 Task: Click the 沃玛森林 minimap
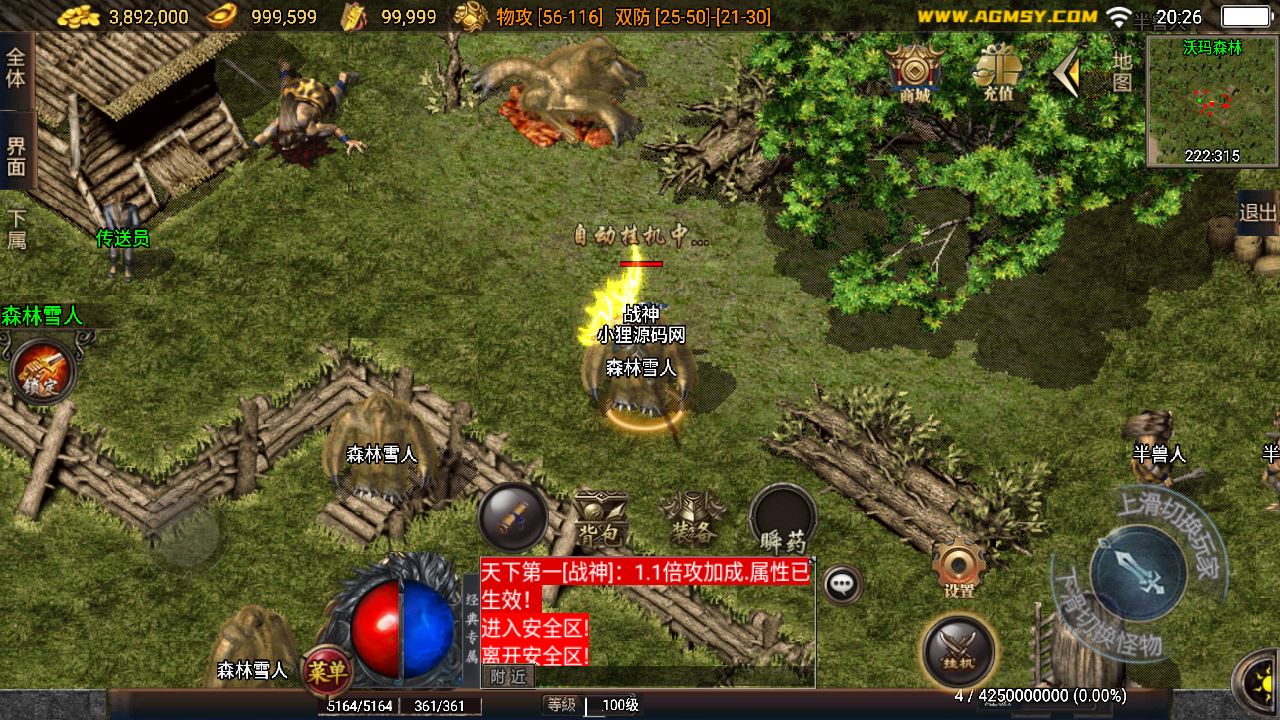pyautogui.click(x=1212, y=100)
